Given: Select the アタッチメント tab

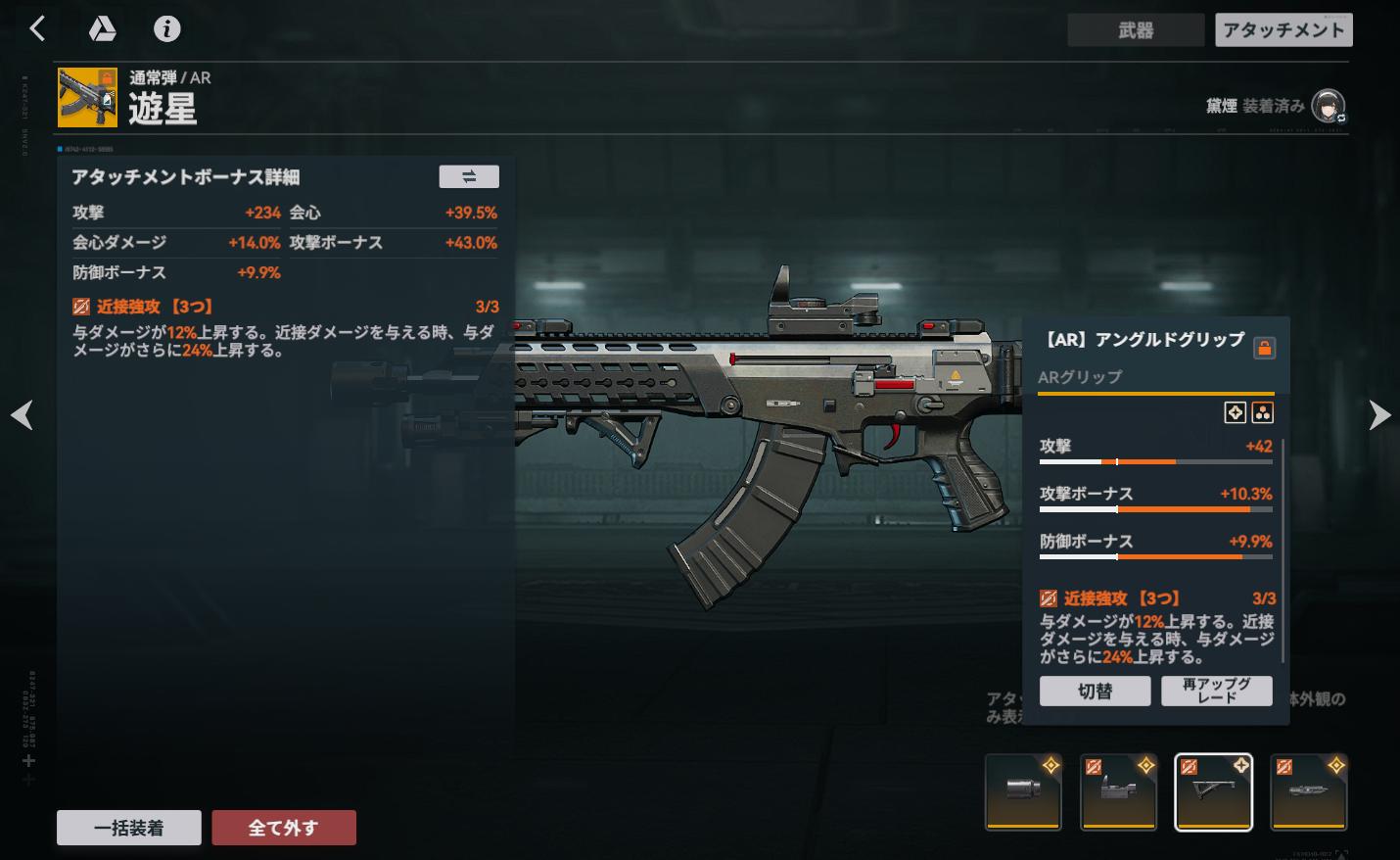Looking at the screenshot, I should 1283,30.
